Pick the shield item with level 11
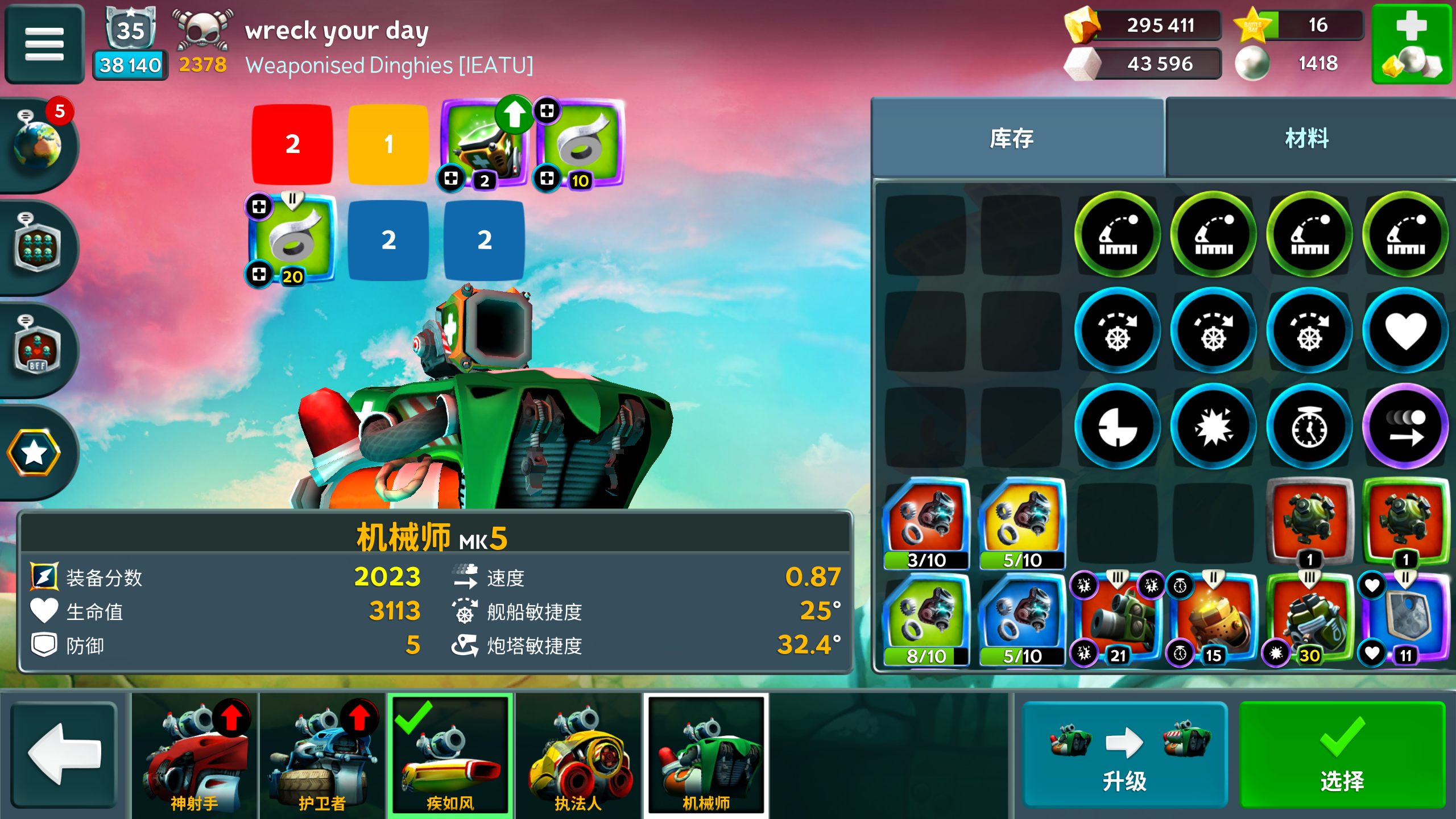Image resolution: width=1456 pixels, height=819 pixels. [1405, 618]
